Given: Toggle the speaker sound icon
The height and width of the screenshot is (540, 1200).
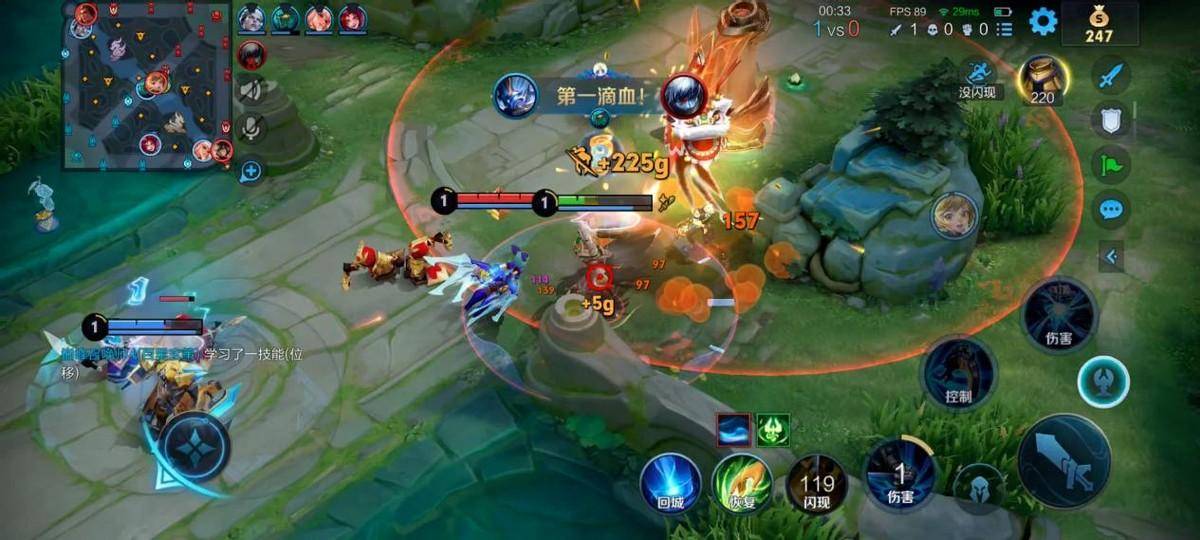Looking at the screenshot, I should (251, 90).
